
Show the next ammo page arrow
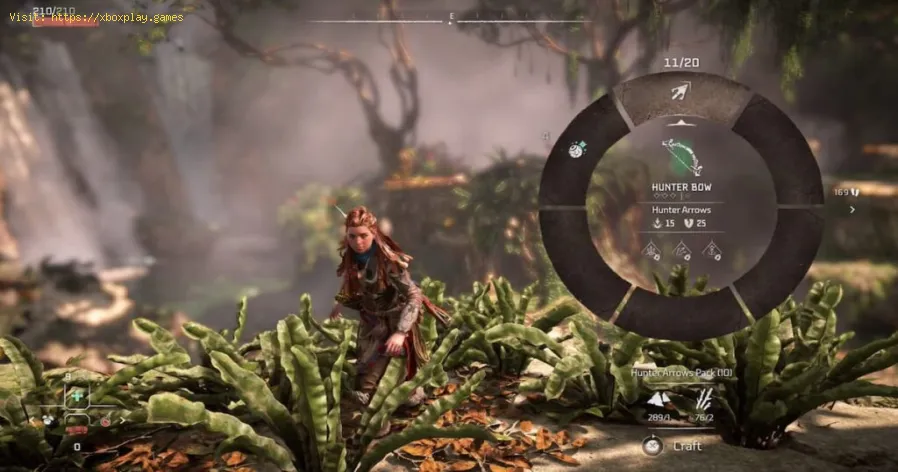(x=852, y=210)
